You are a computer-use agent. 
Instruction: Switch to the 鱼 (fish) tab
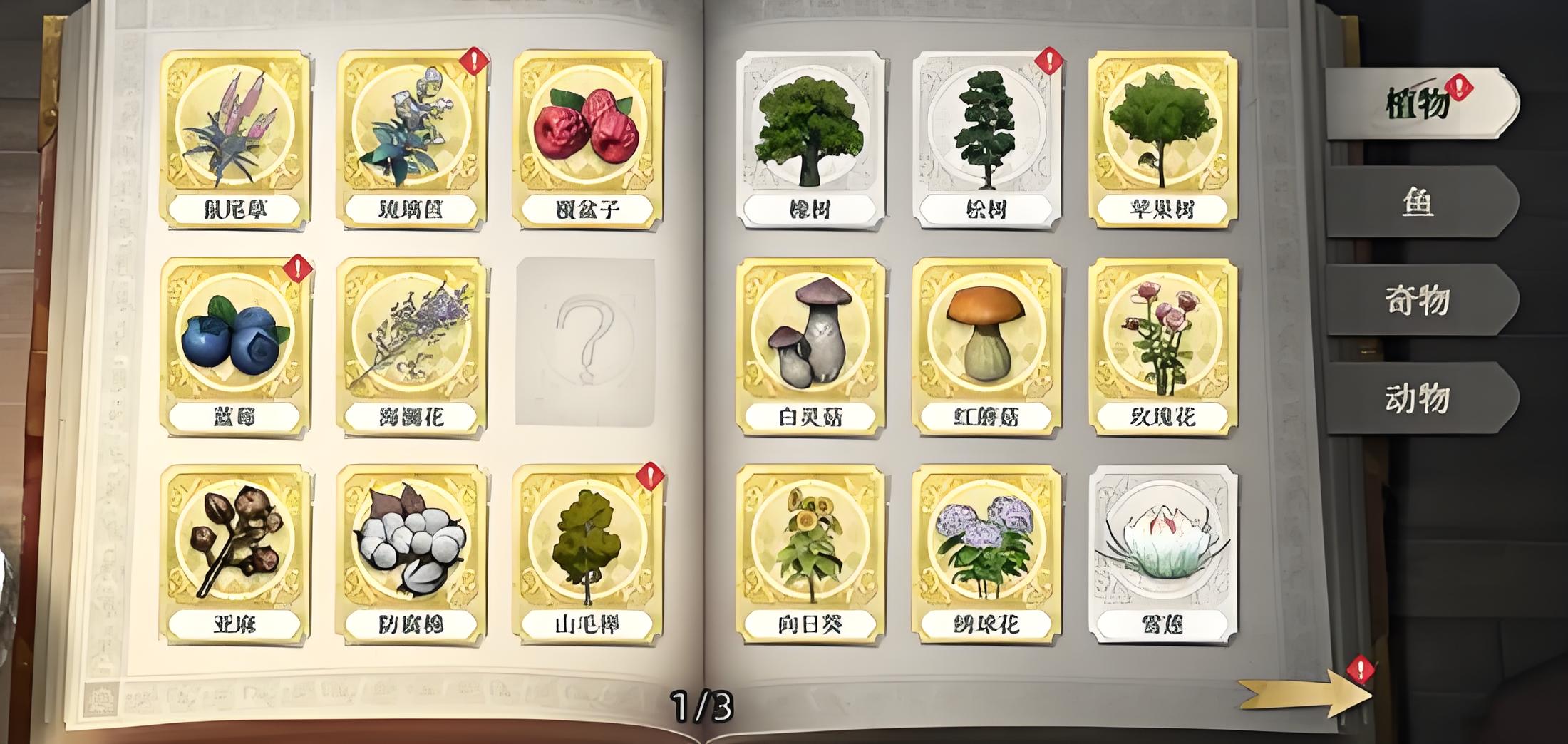coord(1417,202)
